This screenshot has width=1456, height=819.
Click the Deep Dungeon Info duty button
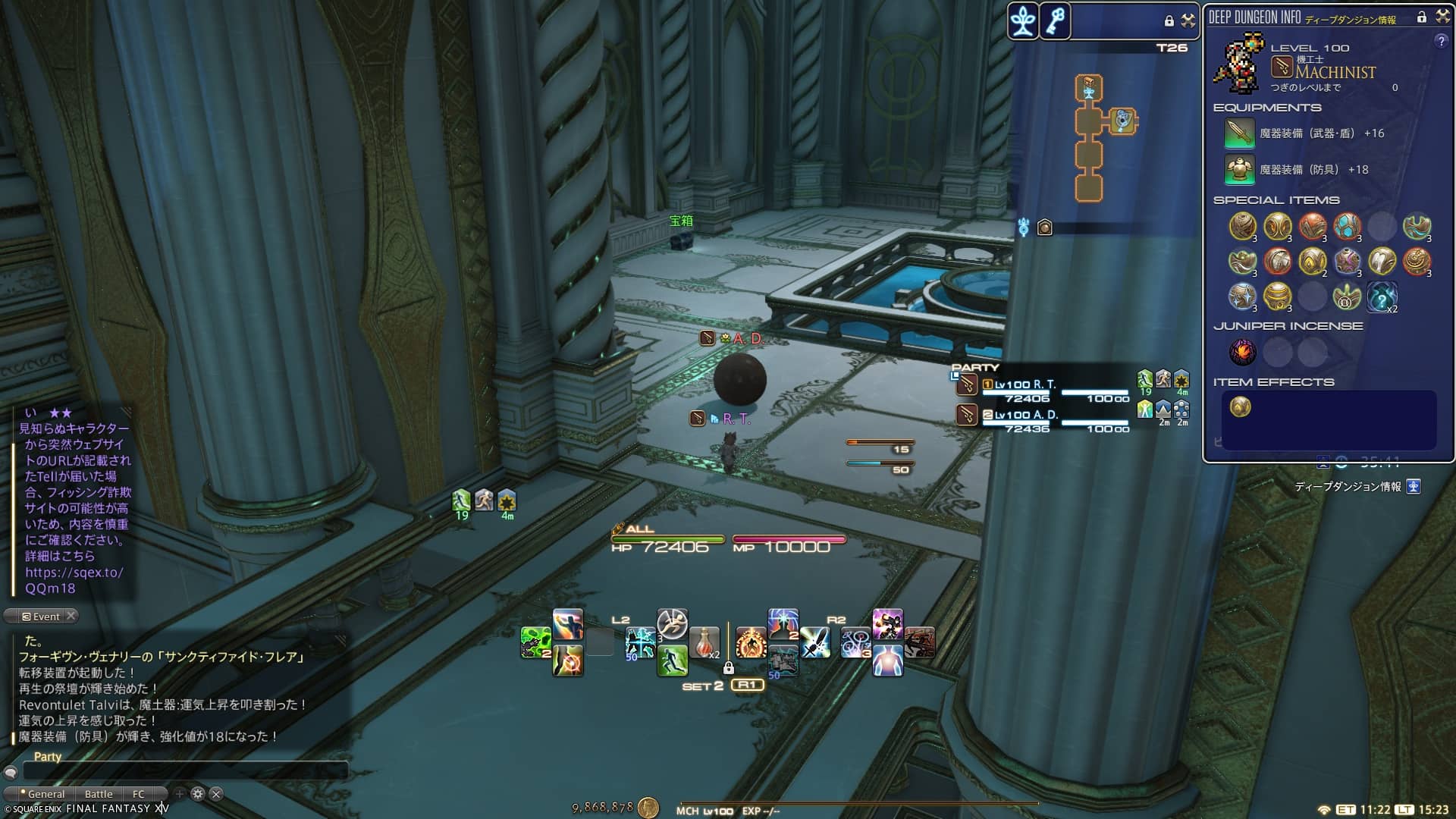click(x=1414, y=487)
